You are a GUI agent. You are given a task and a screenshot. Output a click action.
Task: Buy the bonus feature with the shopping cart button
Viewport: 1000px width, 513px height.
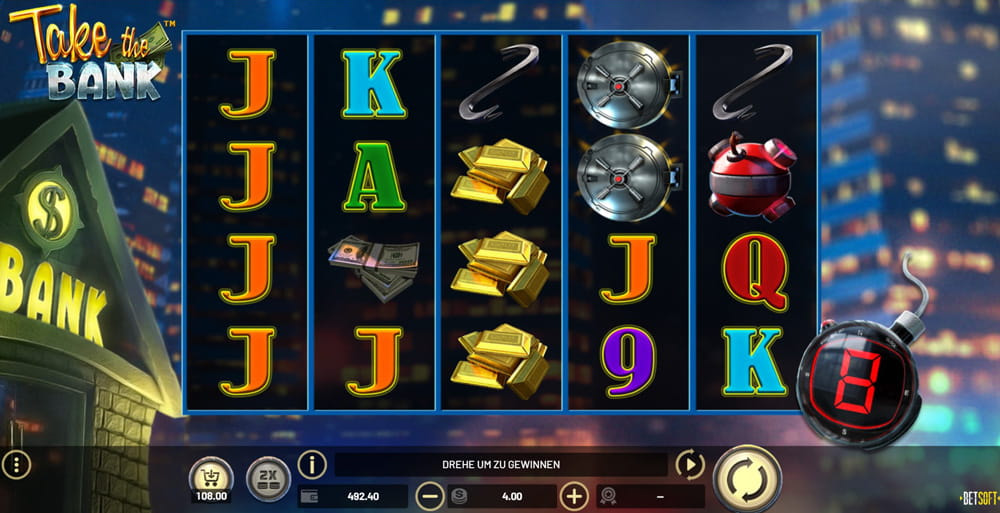tap(211, 475)
